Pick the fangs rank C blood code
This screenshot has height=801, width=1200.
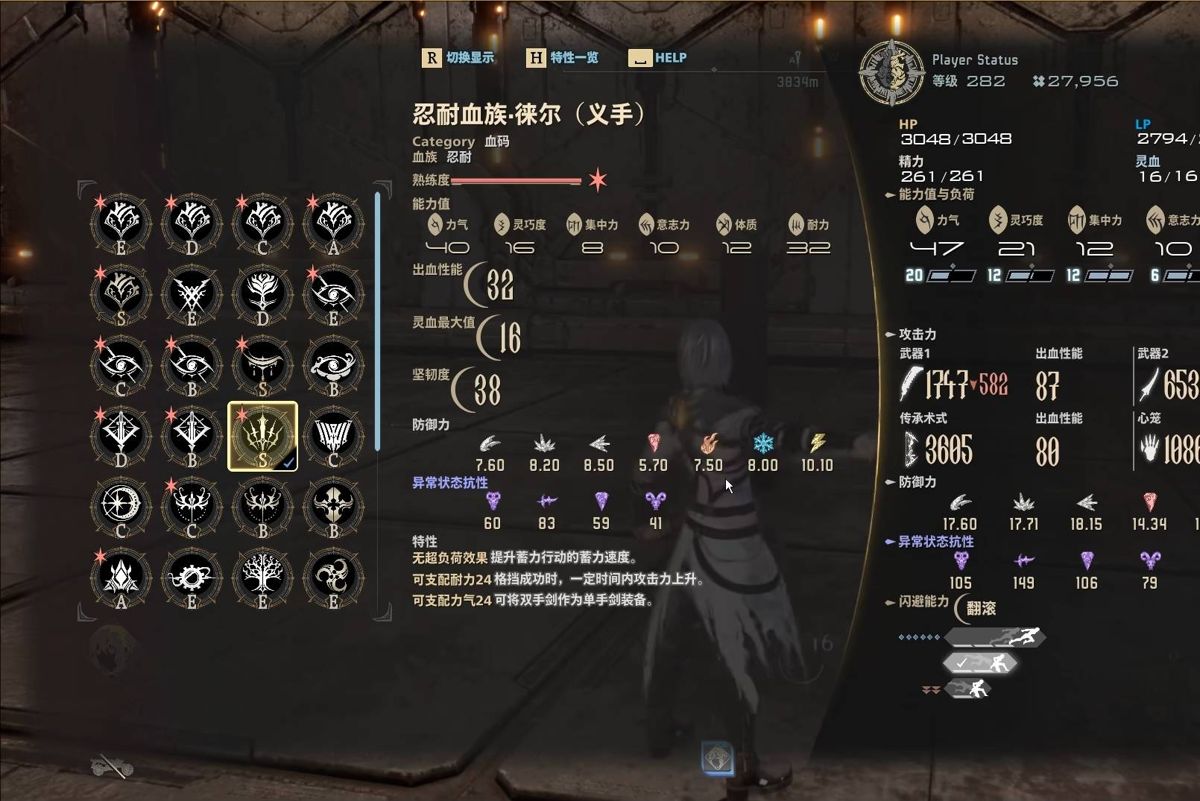coord(334,436)
